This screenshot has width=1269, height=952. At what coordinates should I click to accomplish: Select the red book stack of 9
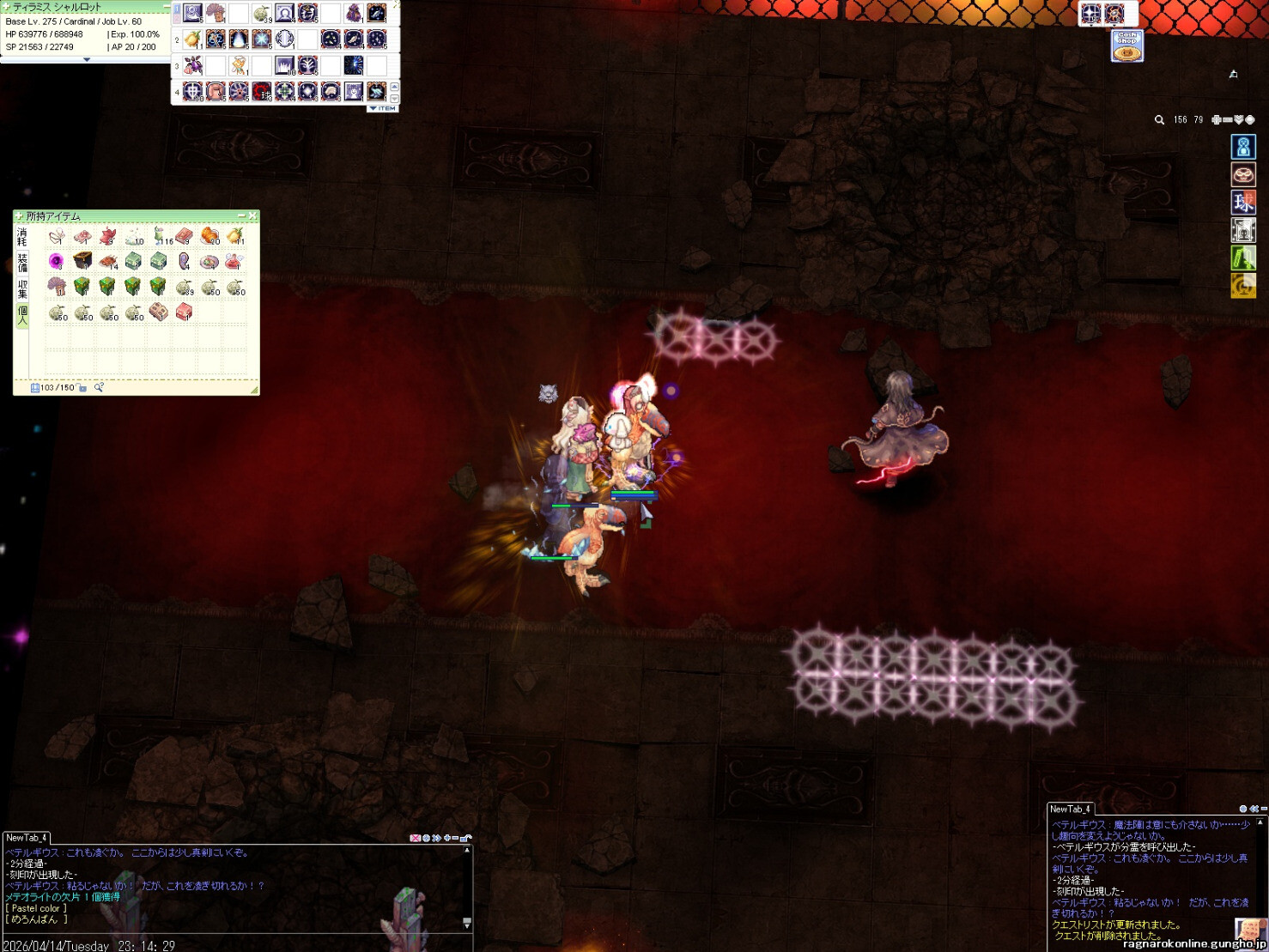[184, 235]
